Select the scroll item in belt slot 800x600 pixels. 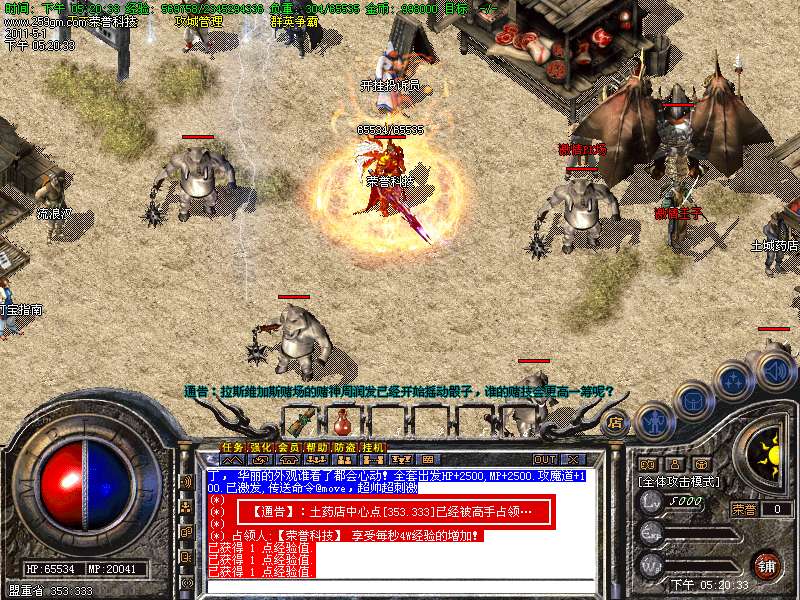[299, 420]
